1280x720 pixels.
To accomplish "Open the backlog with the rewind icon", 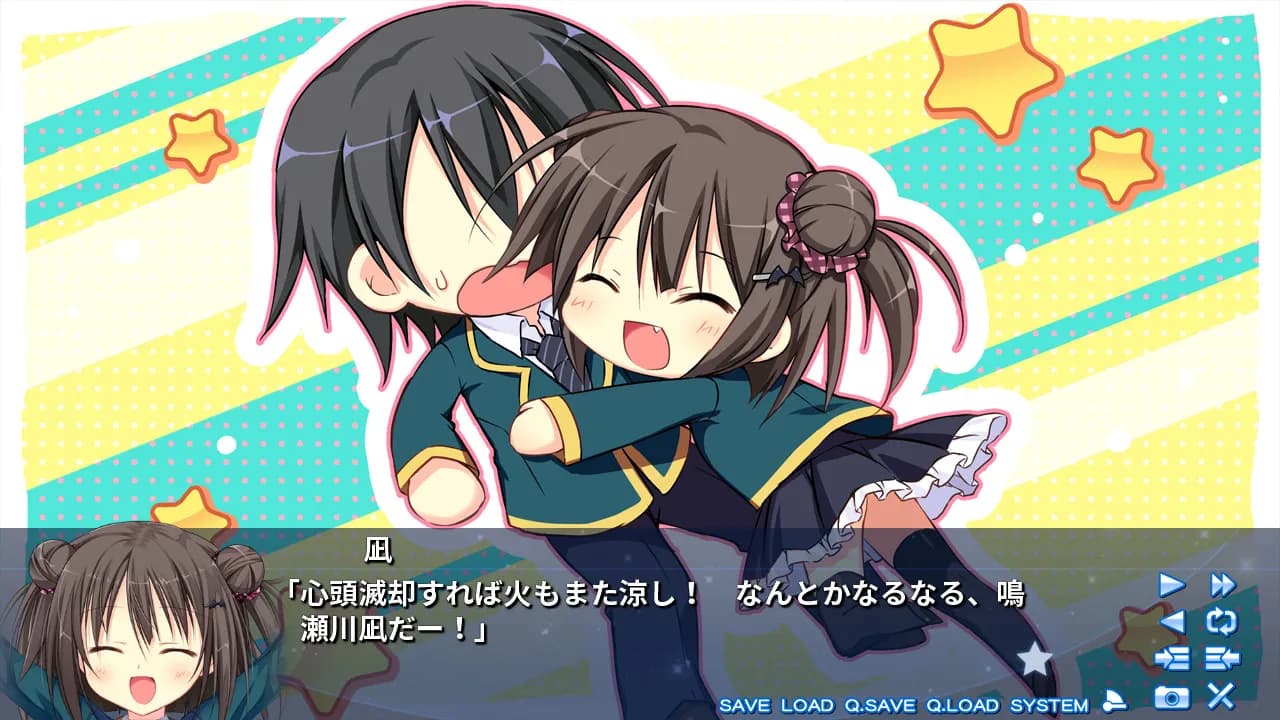I will coord(1173,622).
